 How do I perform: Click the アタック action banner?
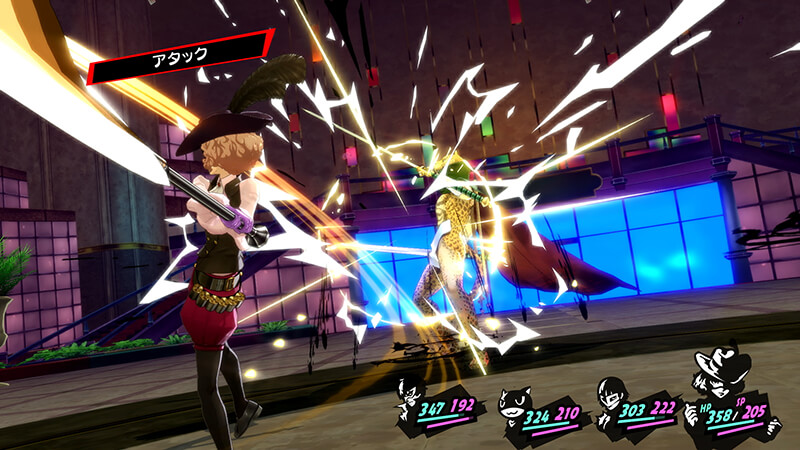(180, 58)
